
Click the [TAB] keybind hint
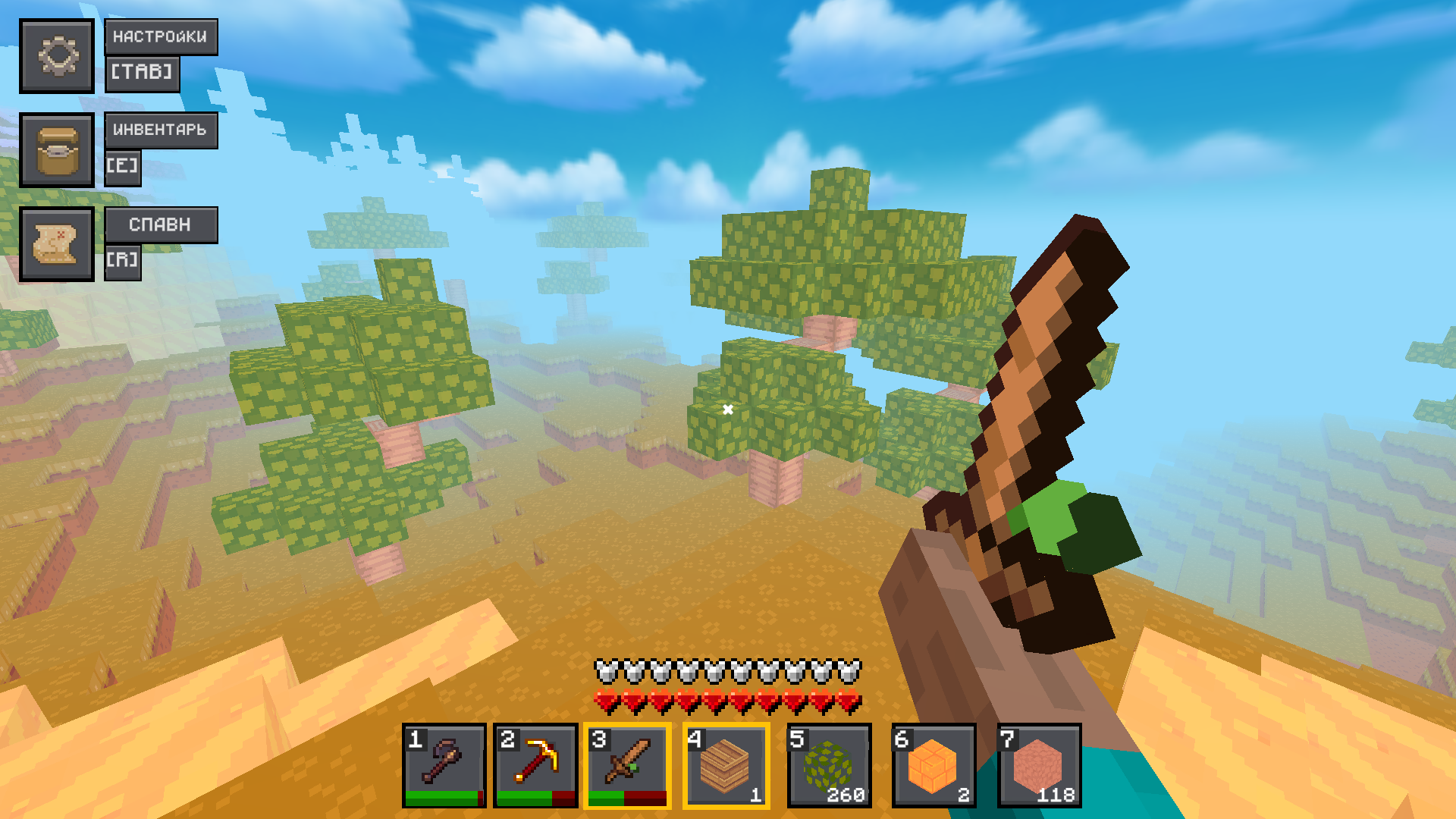coord(143,74)
